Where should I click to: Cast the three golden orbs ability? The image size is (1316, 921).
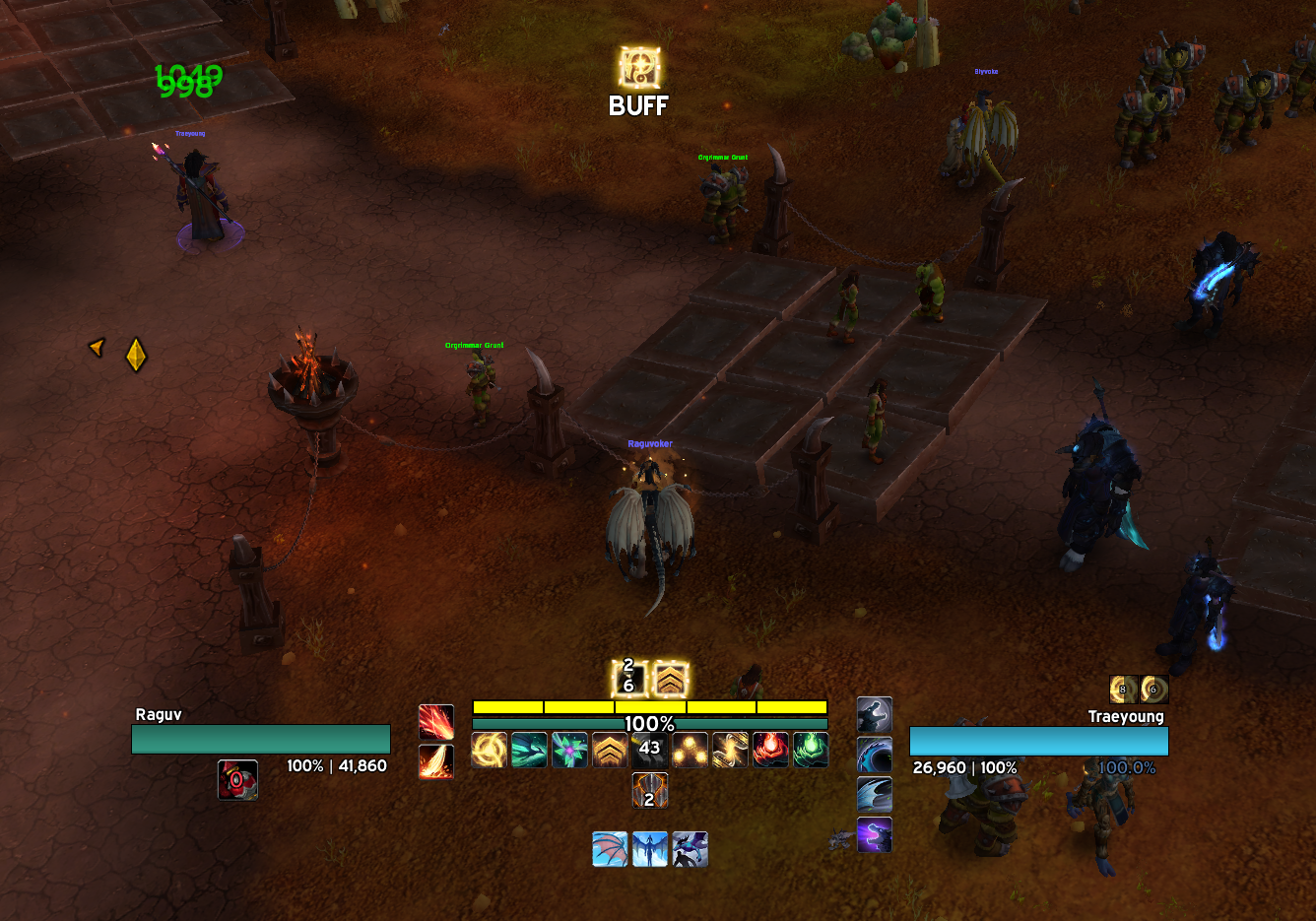690,751
